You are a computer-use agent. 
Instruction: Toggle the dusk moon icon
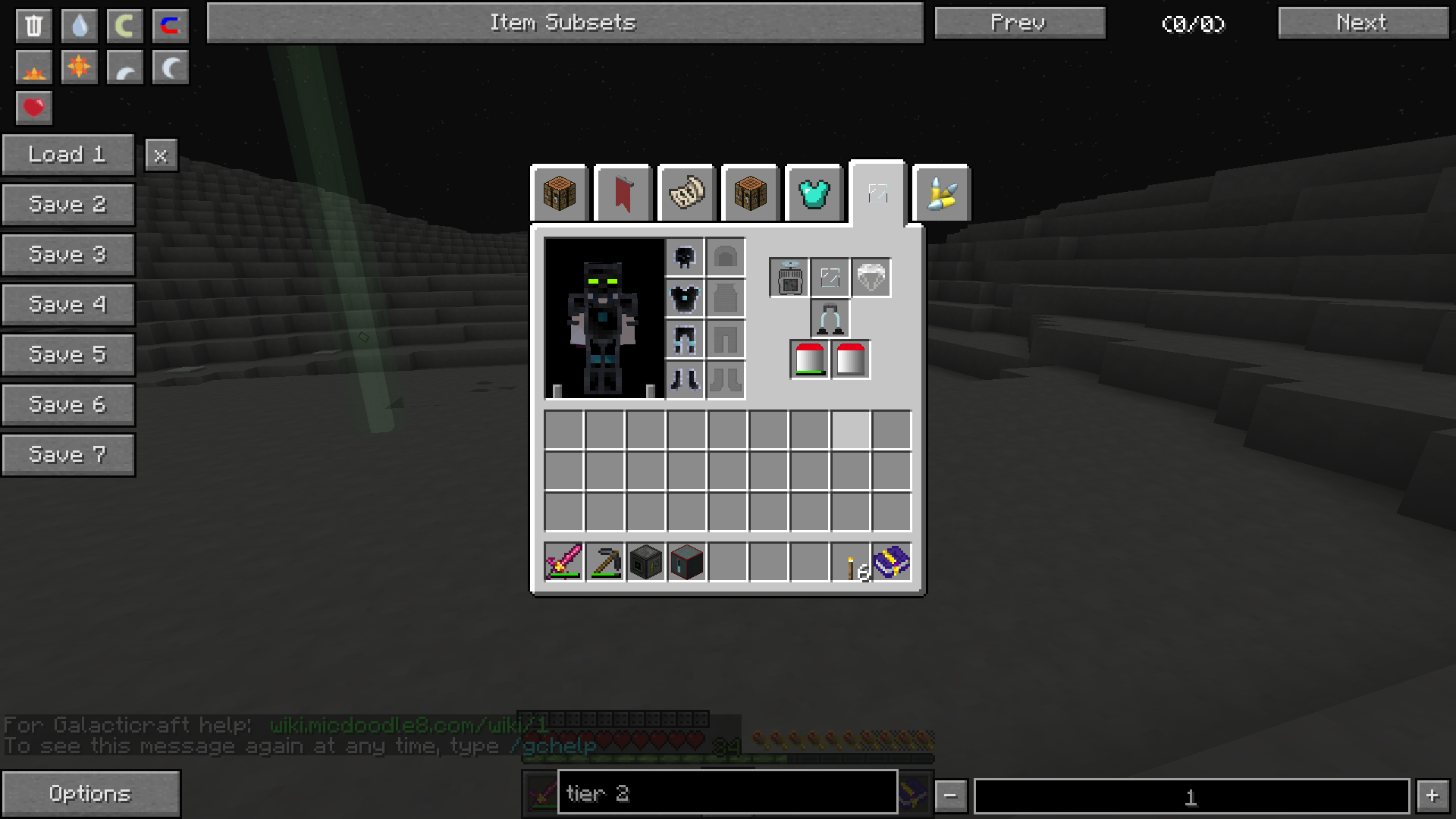[124, 67]
